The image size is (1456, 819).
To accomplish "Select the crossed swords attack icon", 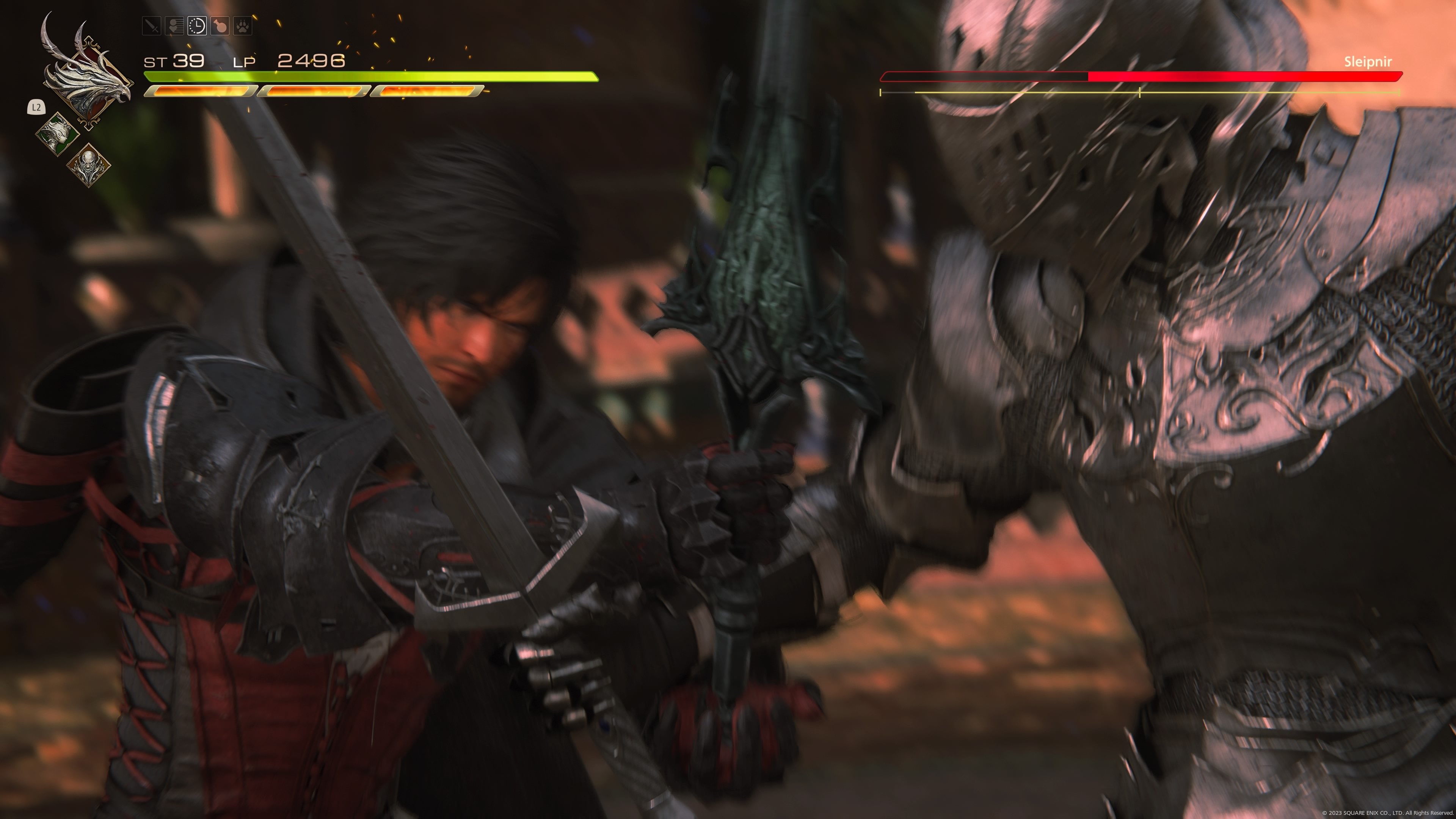I will [152, 25].
